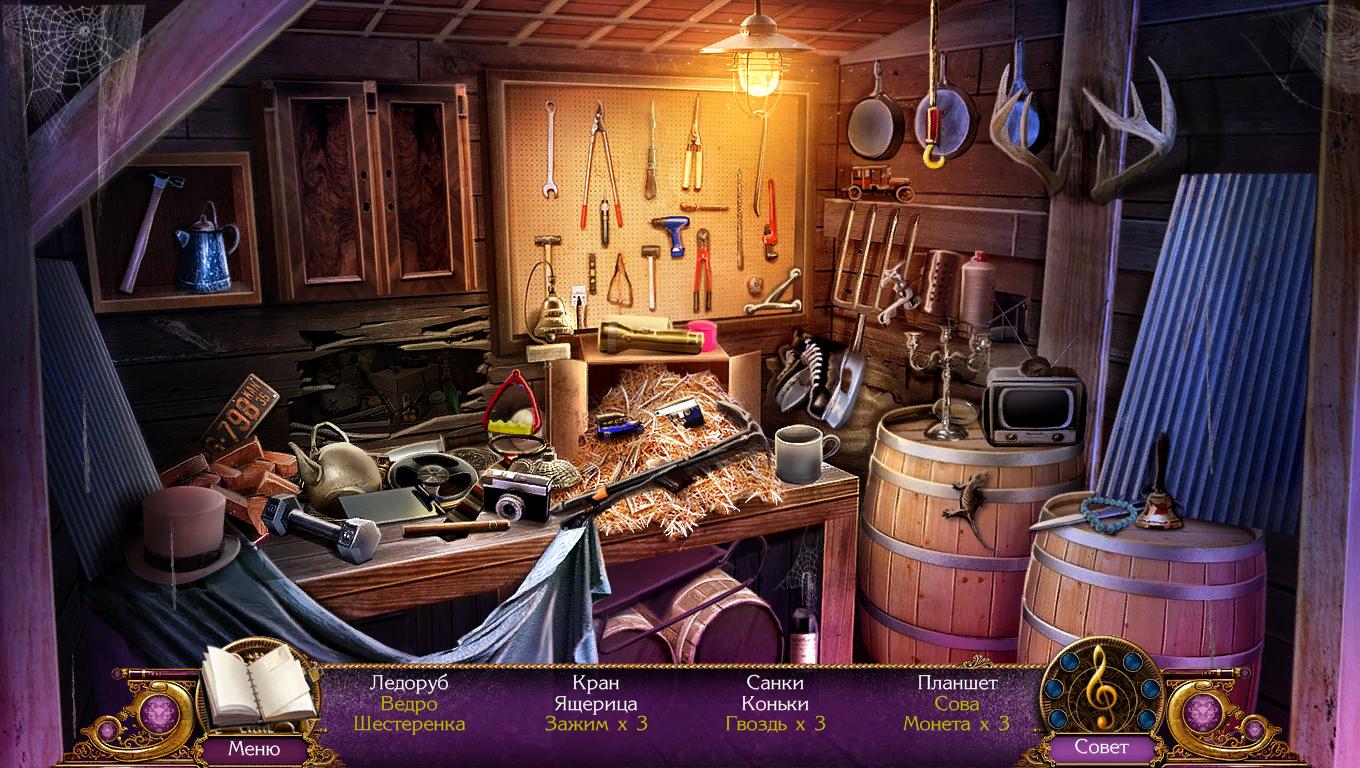
Task: Select the Шестеренка list entry
Action: (x=409, y=723)
